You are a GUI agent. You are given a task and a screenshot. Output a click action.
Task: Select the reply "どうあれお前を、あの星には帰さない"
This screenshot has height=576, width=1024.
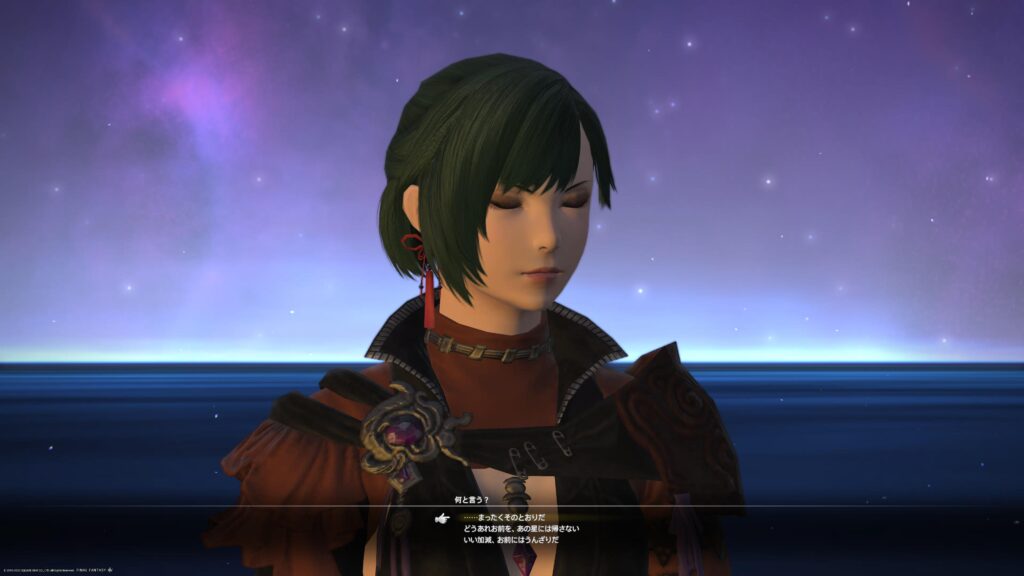[521, 529]
